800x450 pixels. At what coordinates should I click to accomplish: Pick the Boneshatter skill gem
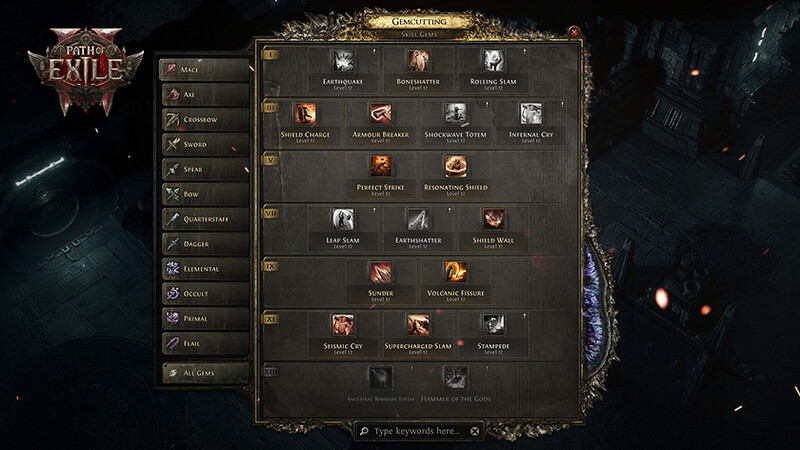417,61
